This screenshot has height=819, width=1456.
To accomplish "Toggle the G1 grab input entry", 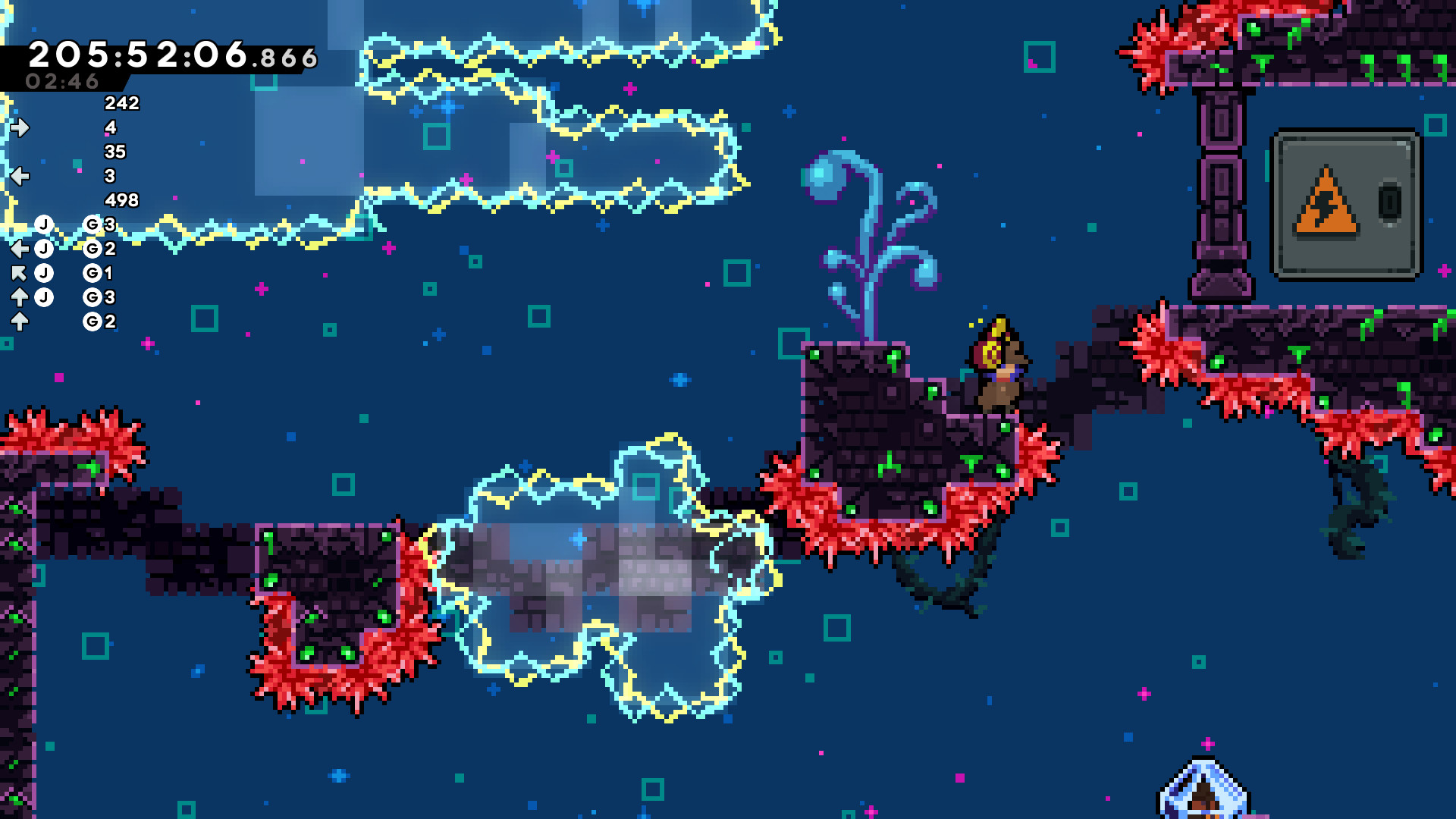I will coord(92,273).
